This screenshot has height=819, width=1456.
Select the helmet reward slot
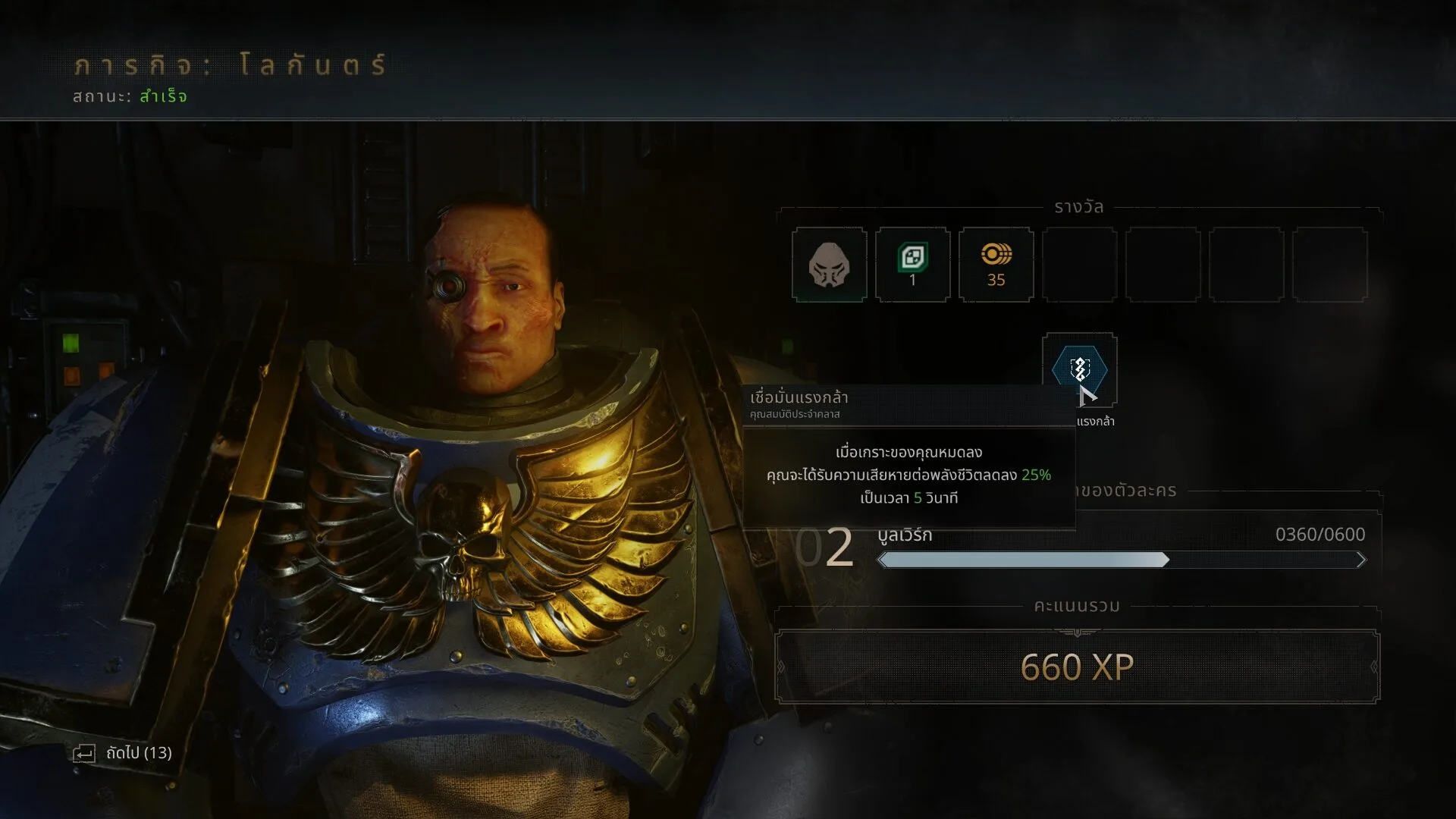(x=829, y=265)
